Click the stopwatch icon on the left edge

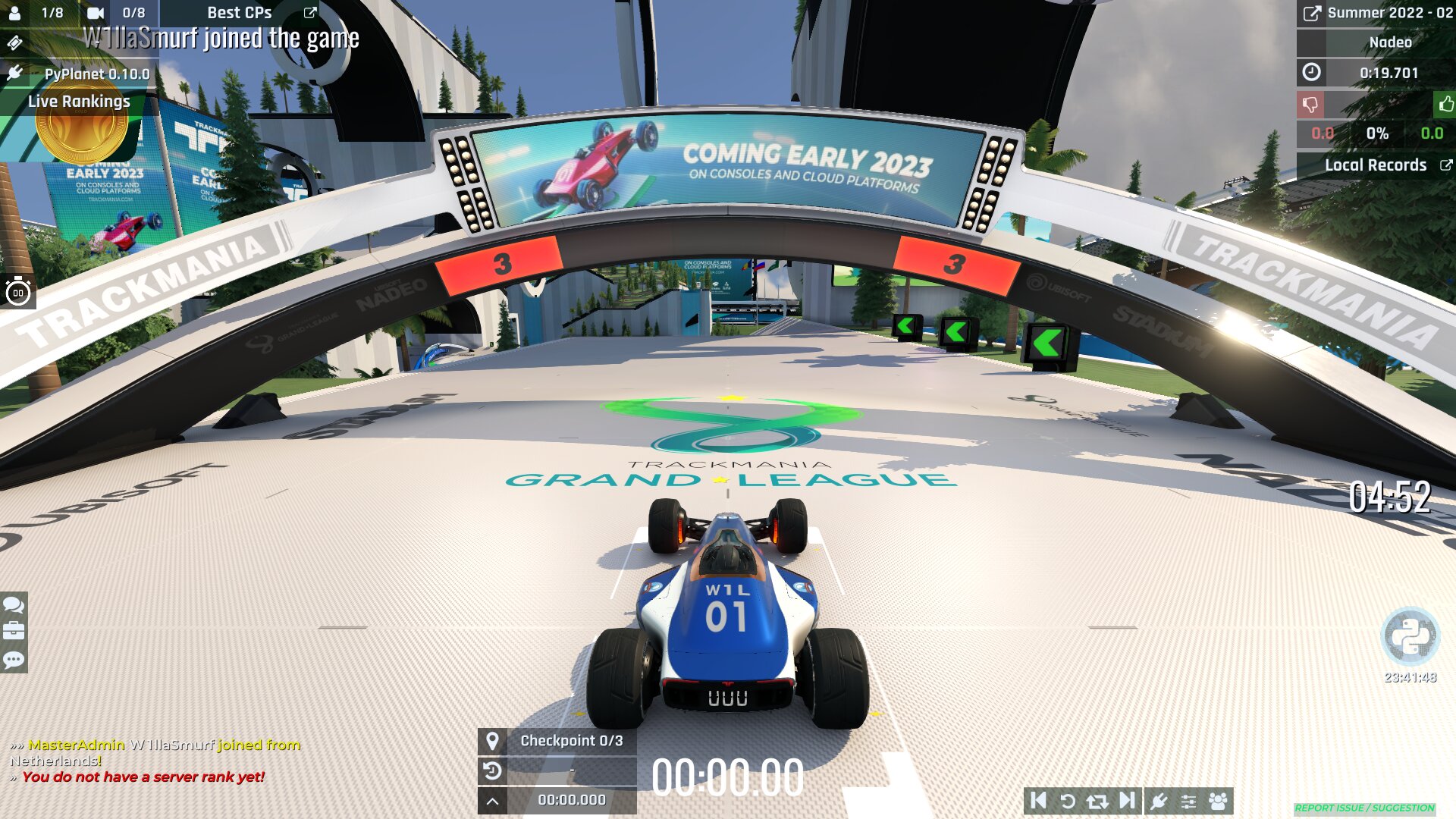[18, 293]
